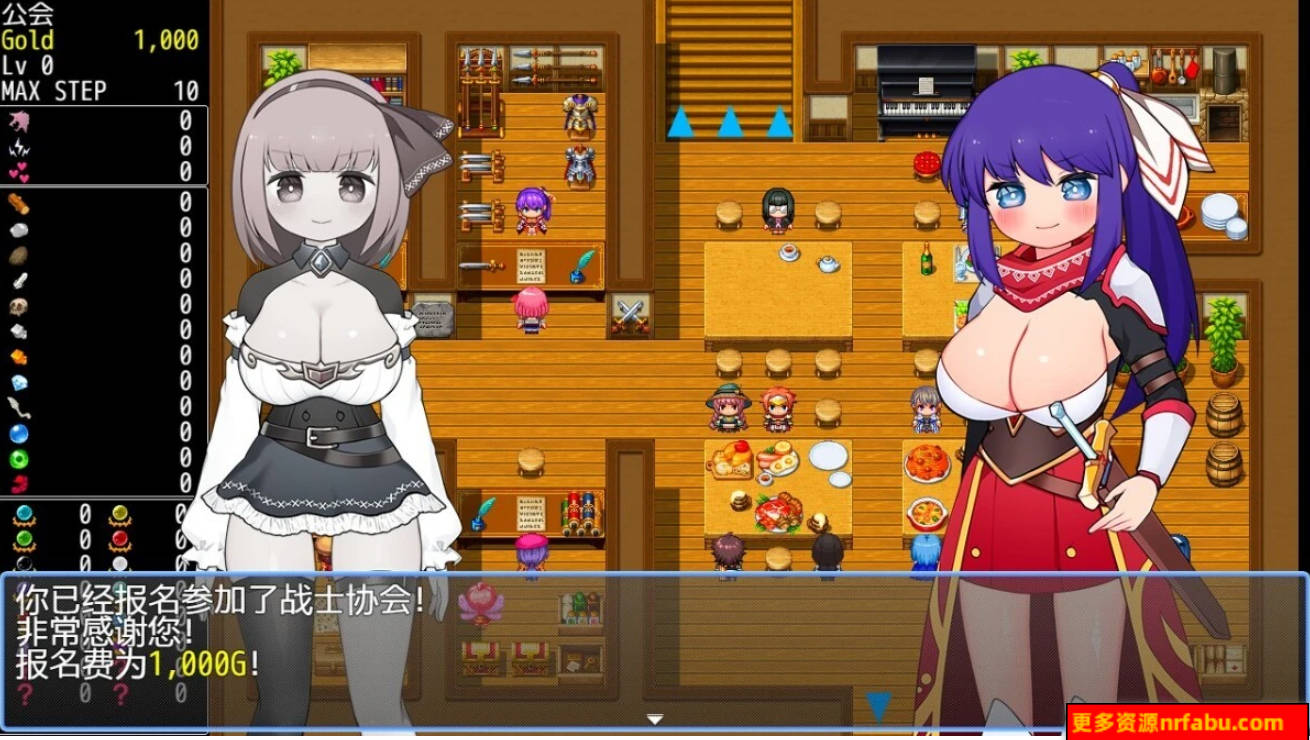Select the lightning-hearts status icon in sidebar
The image size is (1310, 740).
coord(18,147)
